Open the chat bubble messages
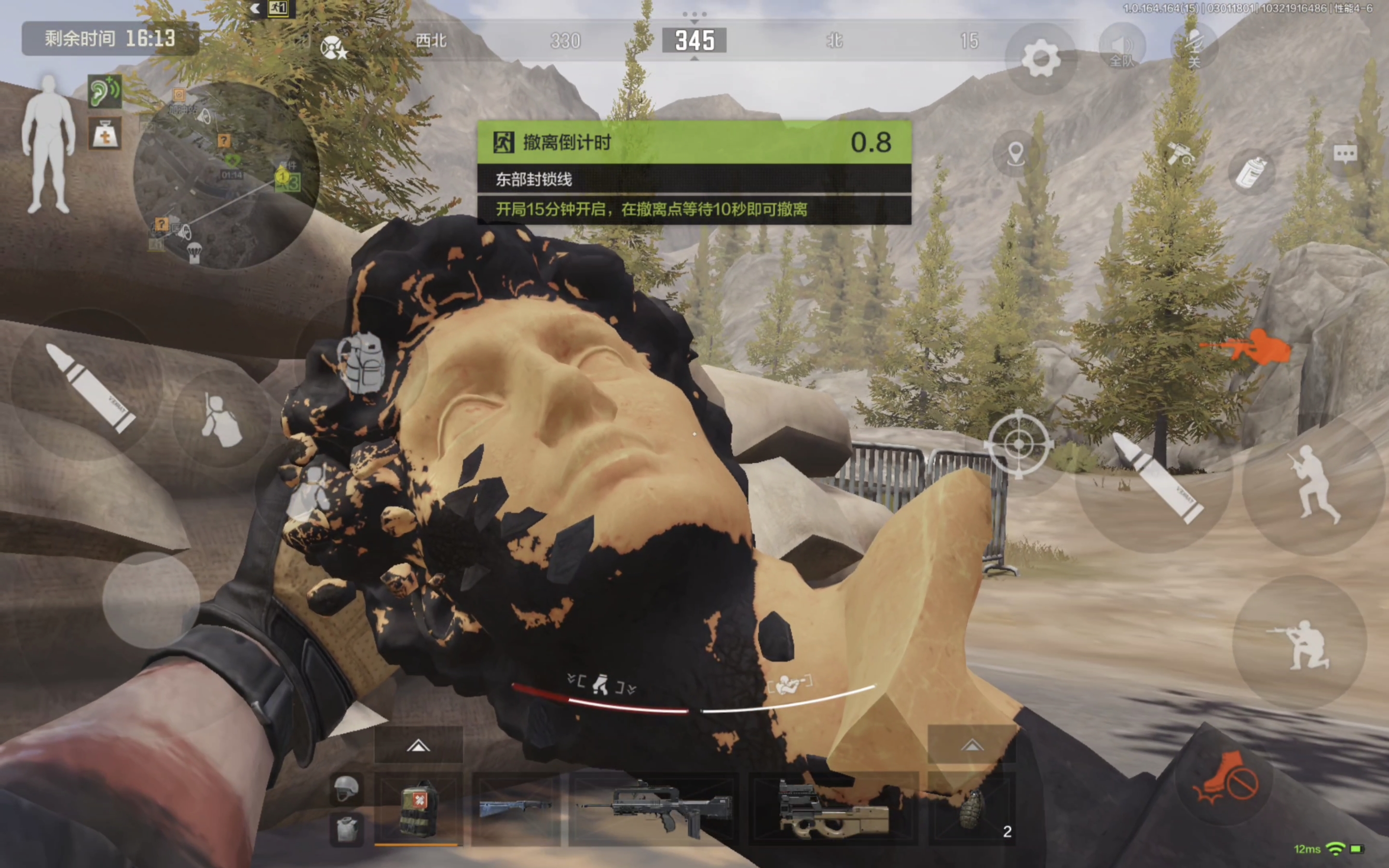Image resolution: width=1389 pixels, height=868 pixels. [1345, 154]
